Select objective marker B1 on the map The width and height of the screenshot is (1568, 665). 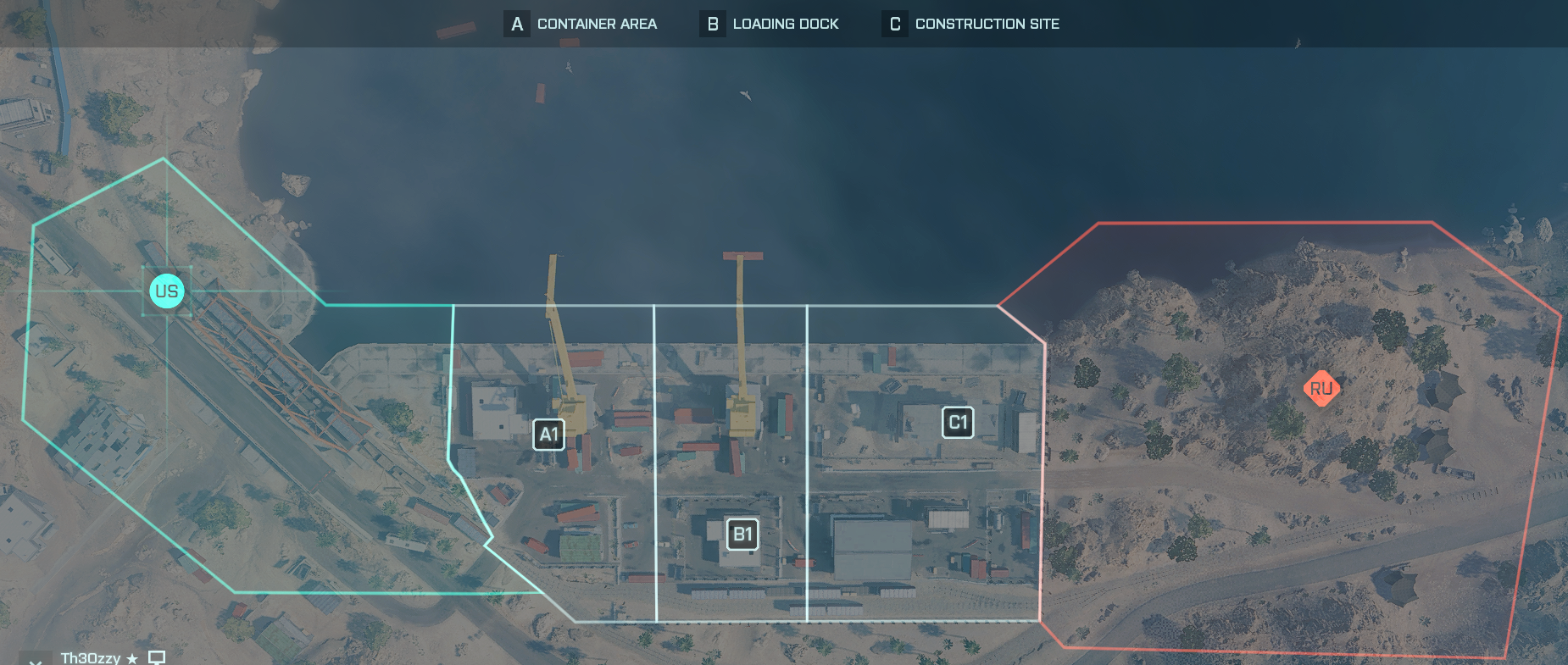click(x=742, y=534)
